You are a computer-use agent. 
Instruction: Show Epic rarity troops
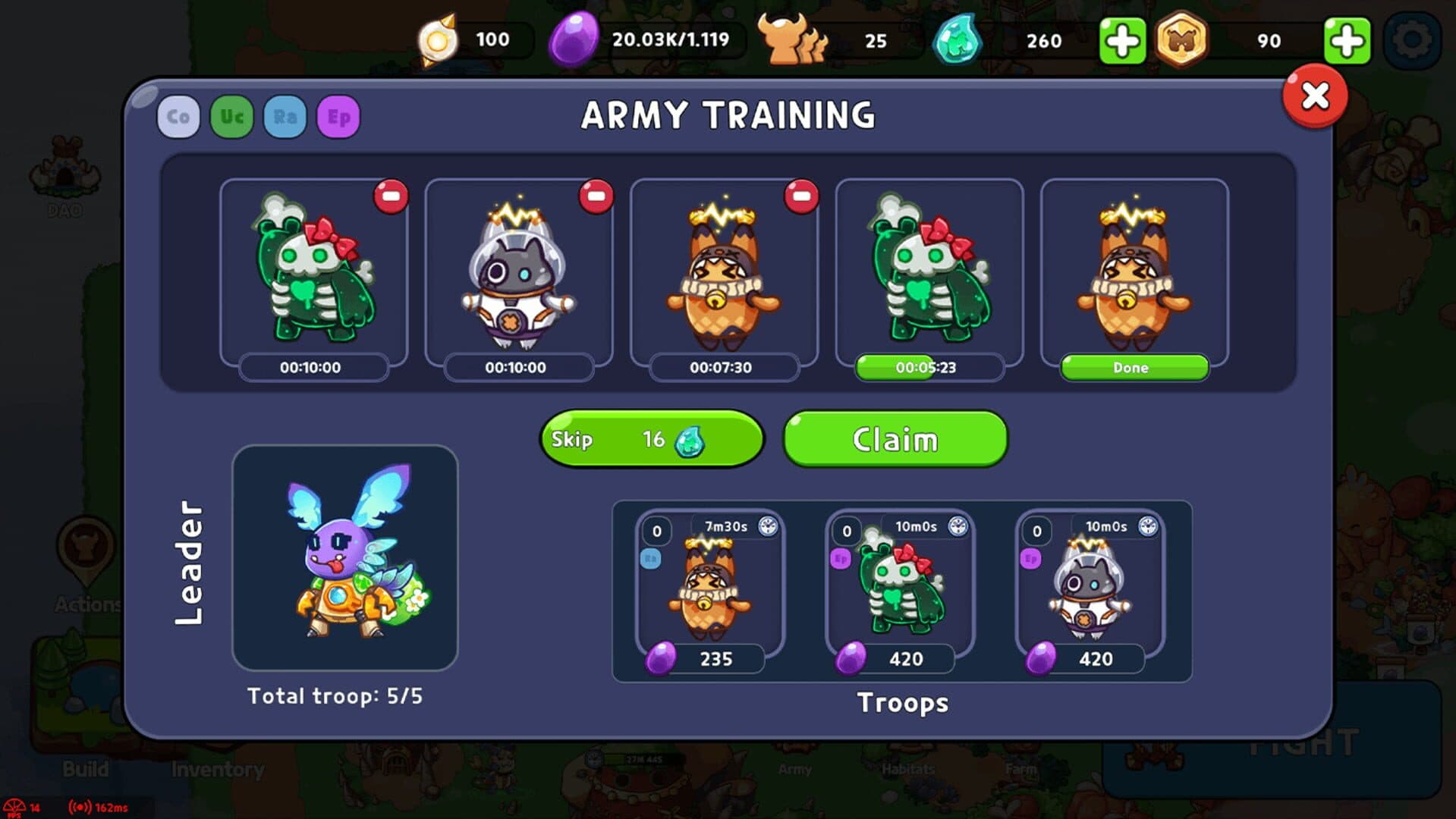[338, 117]
